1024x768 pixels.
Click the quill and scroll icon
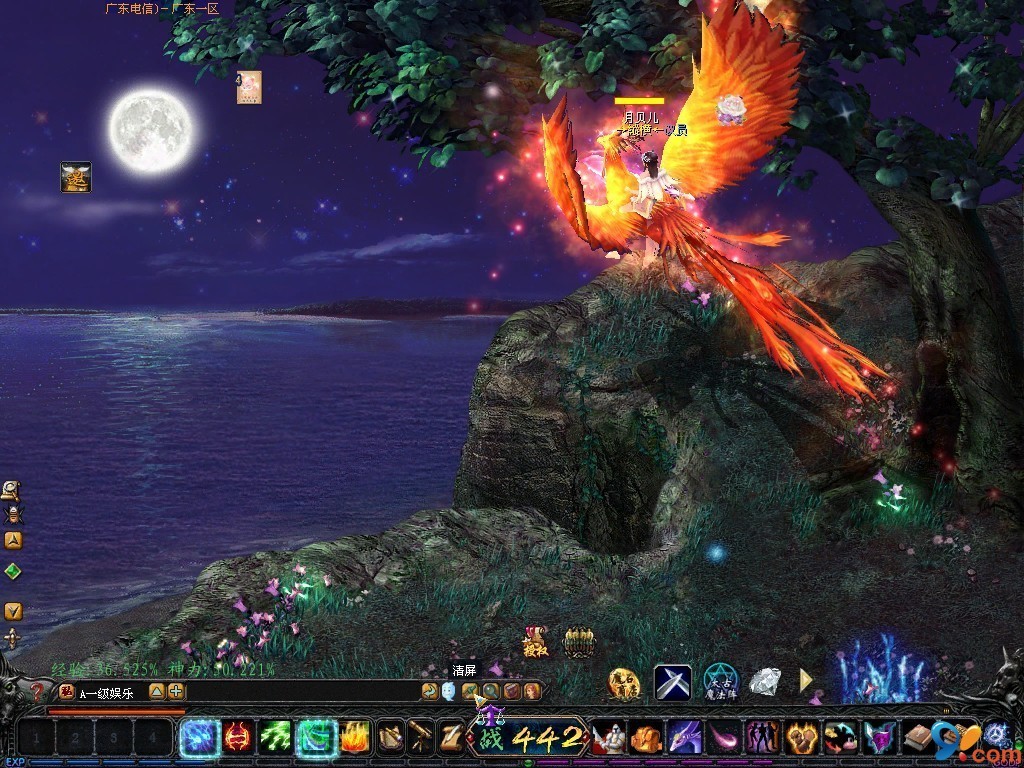(x=452, y=738)
